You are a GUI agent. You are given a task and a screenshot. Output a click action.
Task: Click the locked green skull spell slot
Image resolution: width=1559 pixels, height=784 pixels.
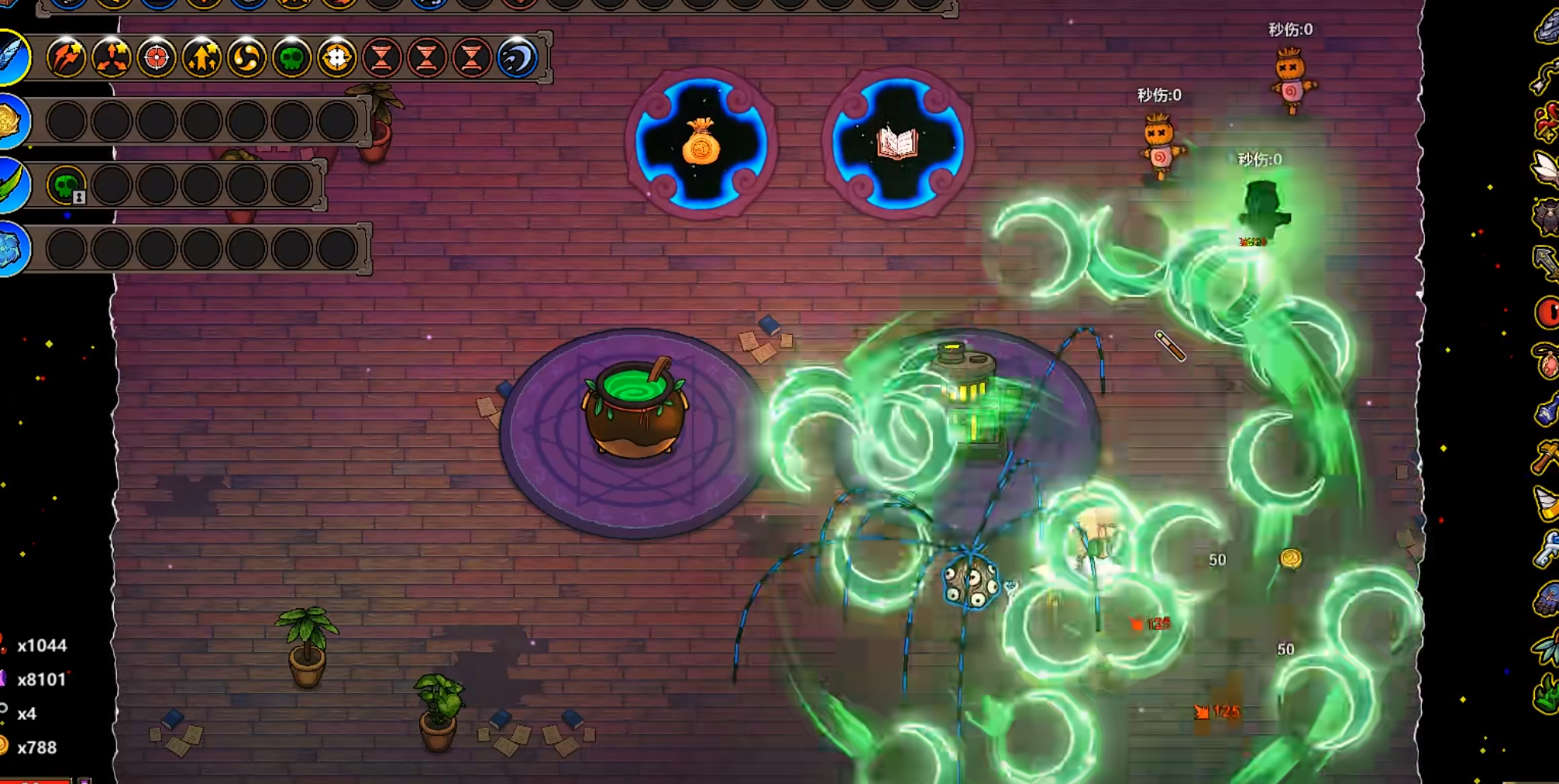point(67,186)
